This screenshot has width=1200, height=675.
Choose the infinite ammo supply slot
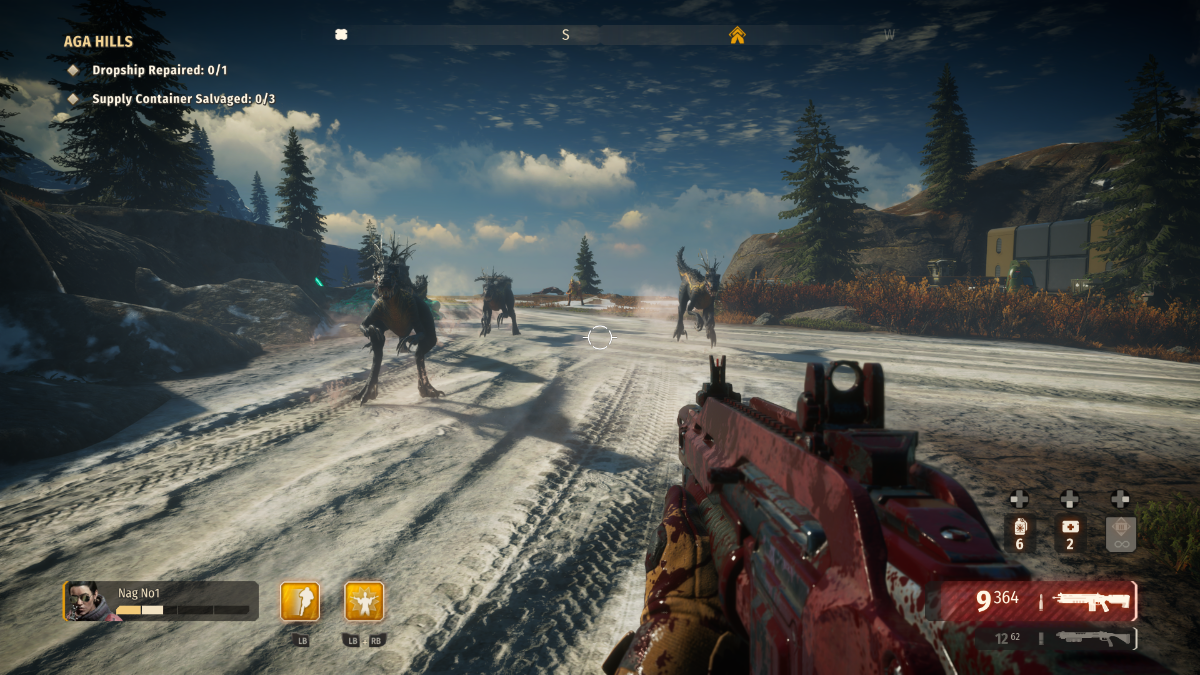click(x=1120, y=533)
